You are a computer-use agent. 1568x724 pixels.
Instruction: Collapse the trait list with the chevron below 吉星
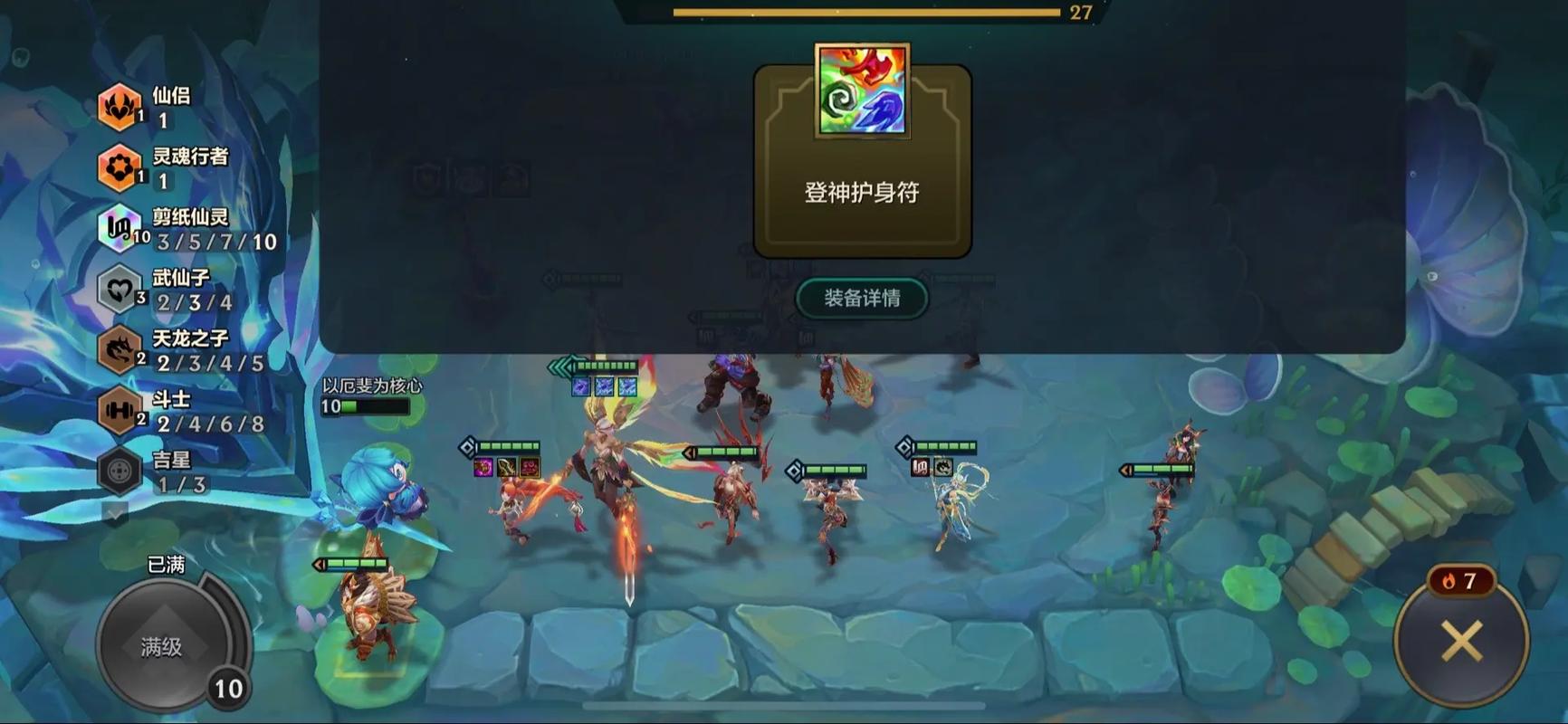pyautogui.click(x=115, y=514)
